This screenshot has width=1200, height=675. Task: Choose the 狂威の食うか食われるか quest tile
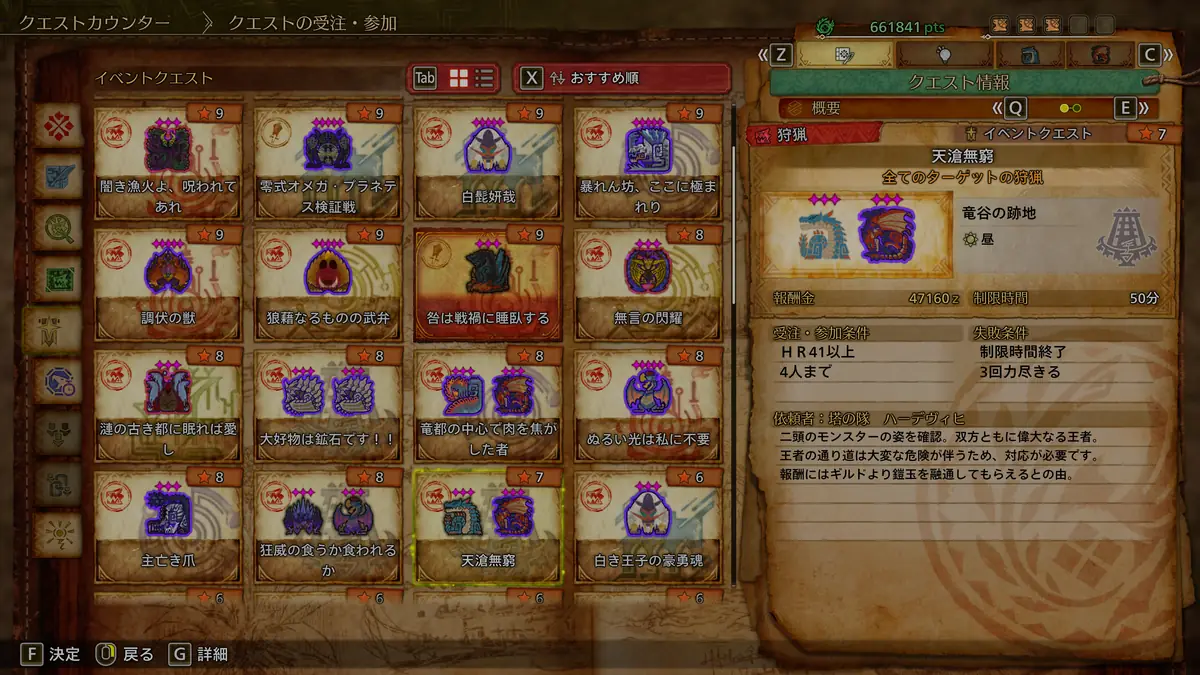(327, 526)
